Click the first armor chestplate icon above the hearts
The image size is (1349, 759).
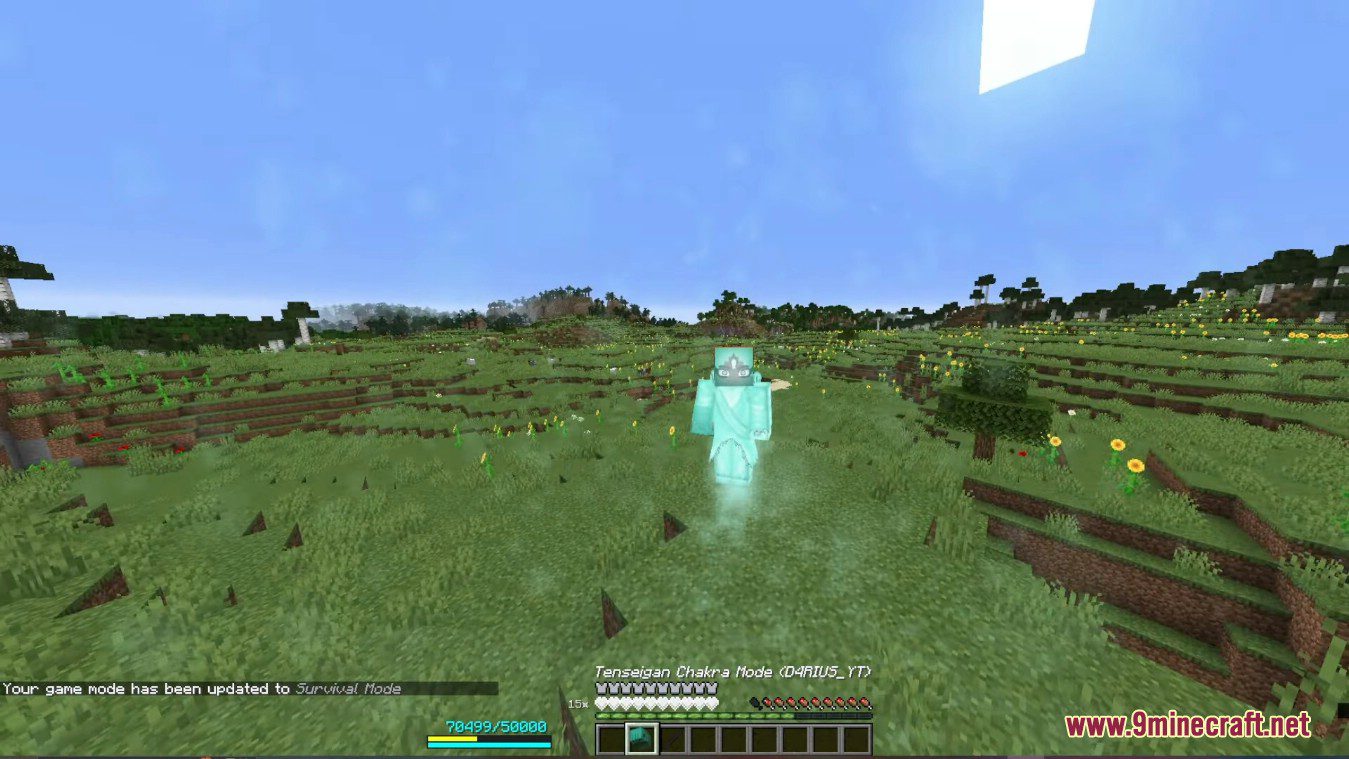tap(601, 689)
